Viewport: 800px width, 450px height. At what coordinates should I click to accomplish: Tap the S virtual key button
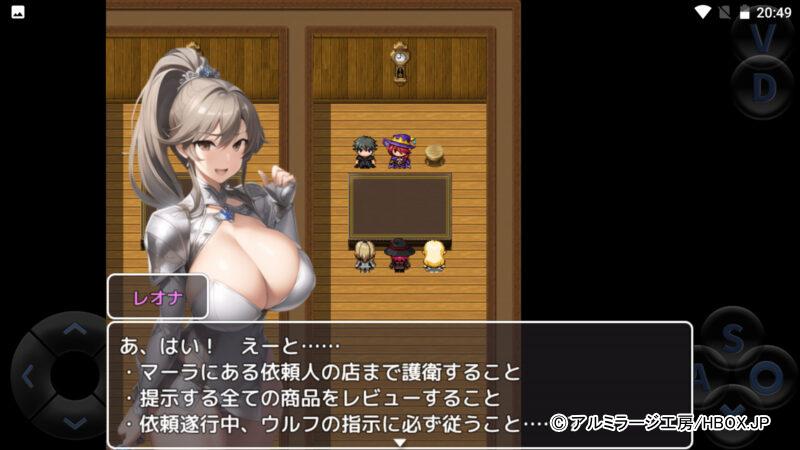[732, 340]
